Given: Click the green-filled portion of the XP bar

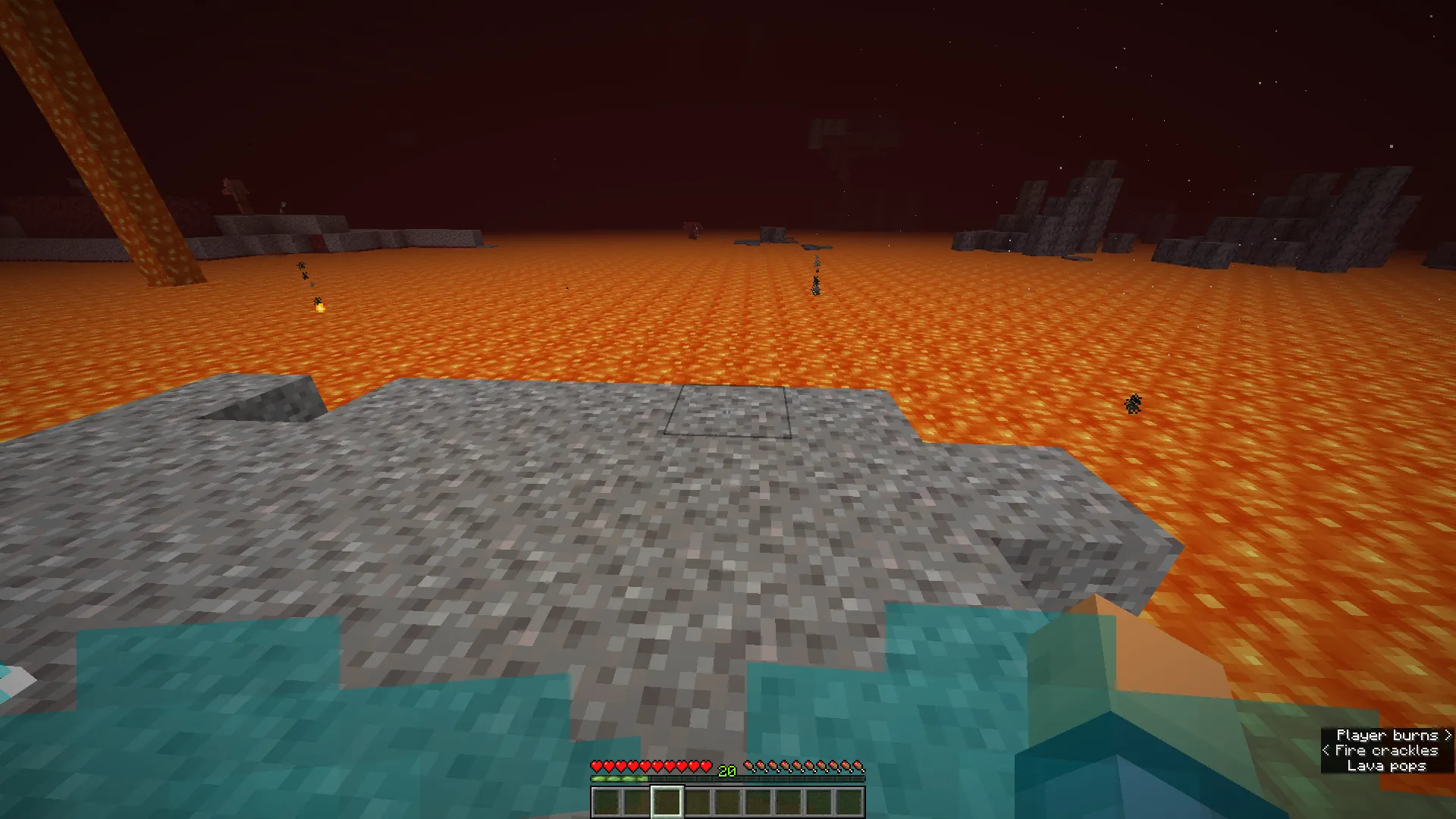Looking at the screenshot, I should tap(620, 779).
